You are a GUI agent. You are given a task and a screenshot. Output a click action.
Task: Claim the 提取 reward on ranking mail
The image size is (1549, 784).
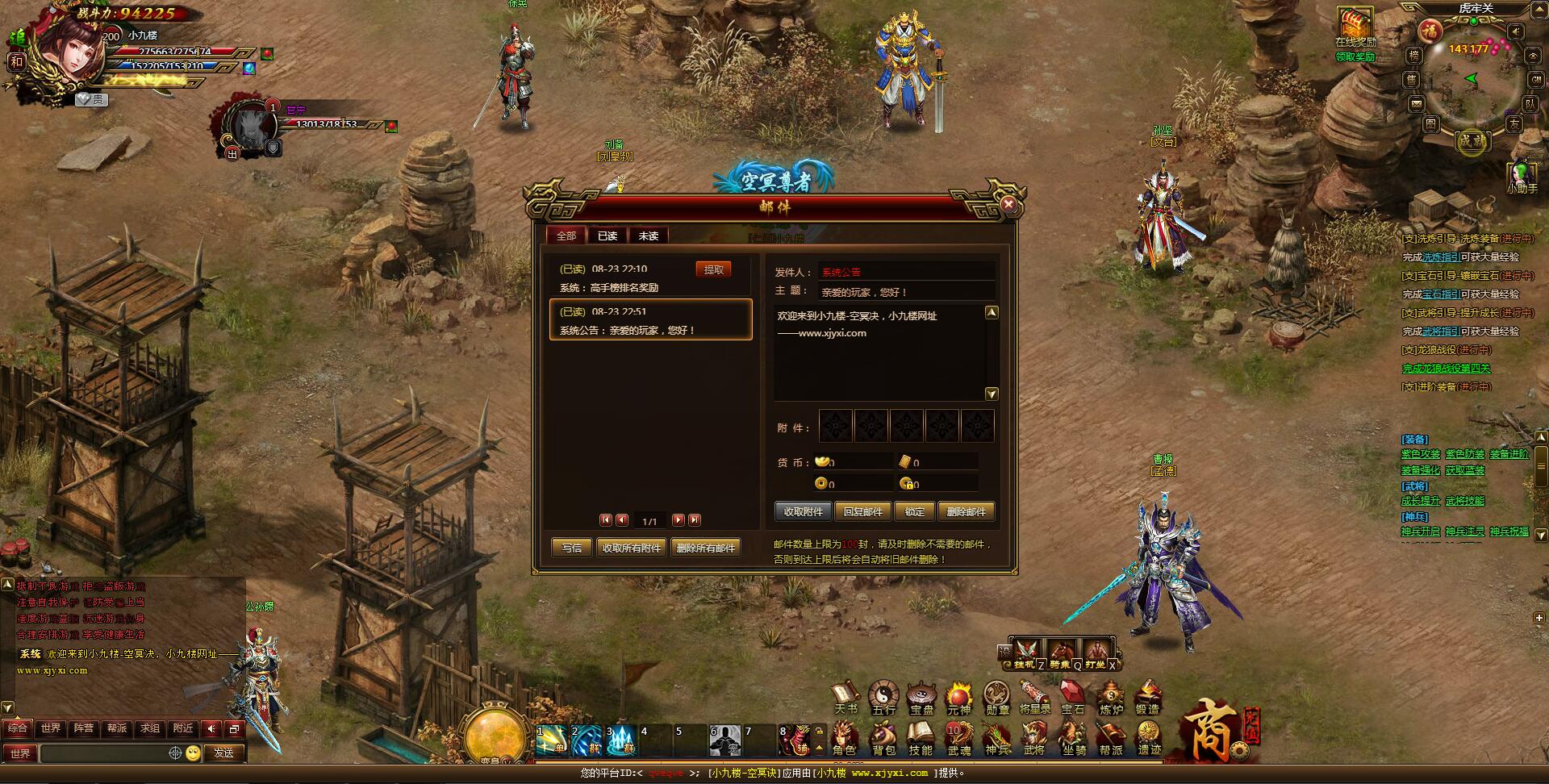coord(713,269)
